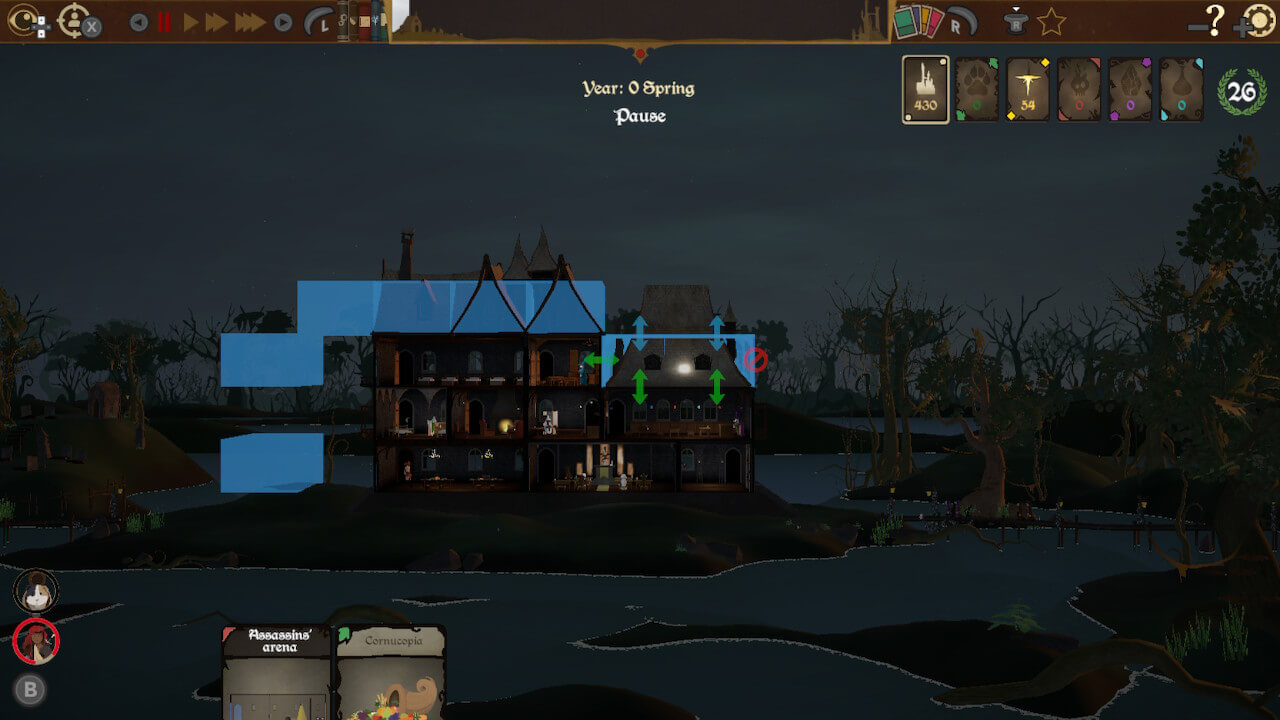The image size is (1280, 720).
Task: Pause the game with the red pause icon
Action: (x=163, y=22)
